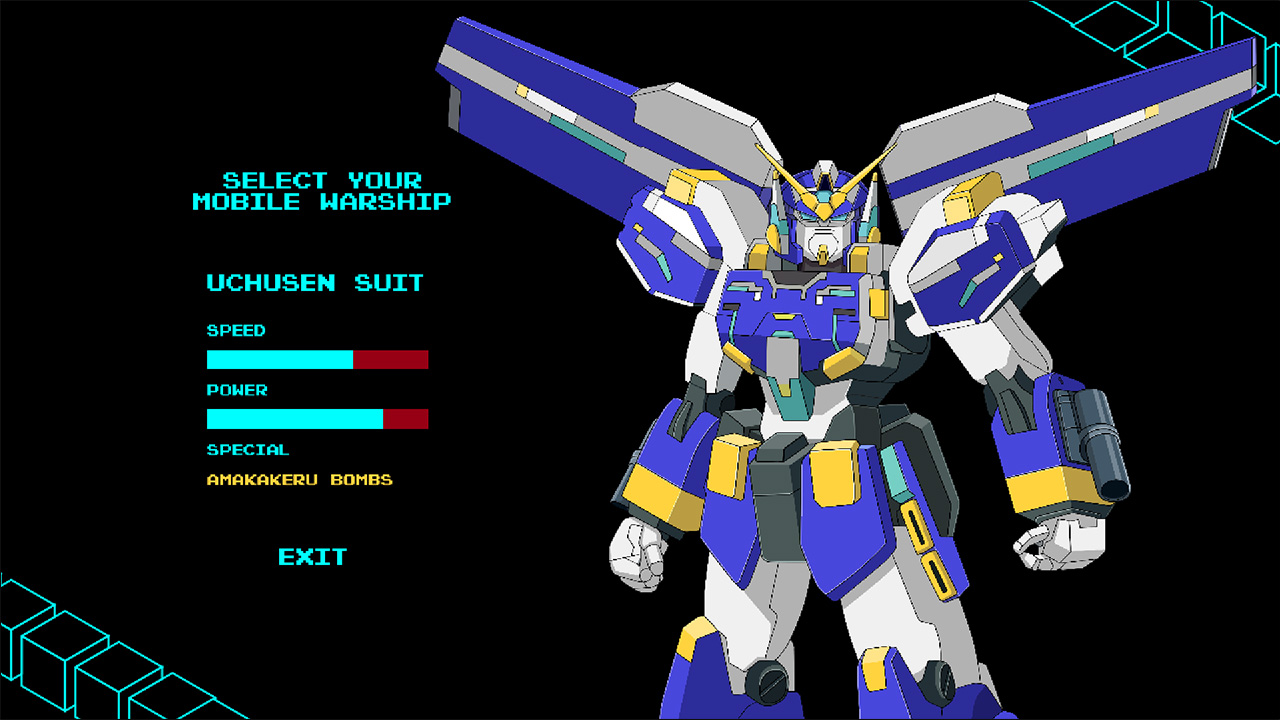Click the AMAKAKERU BOMBS special weapon text

(302, 479)
